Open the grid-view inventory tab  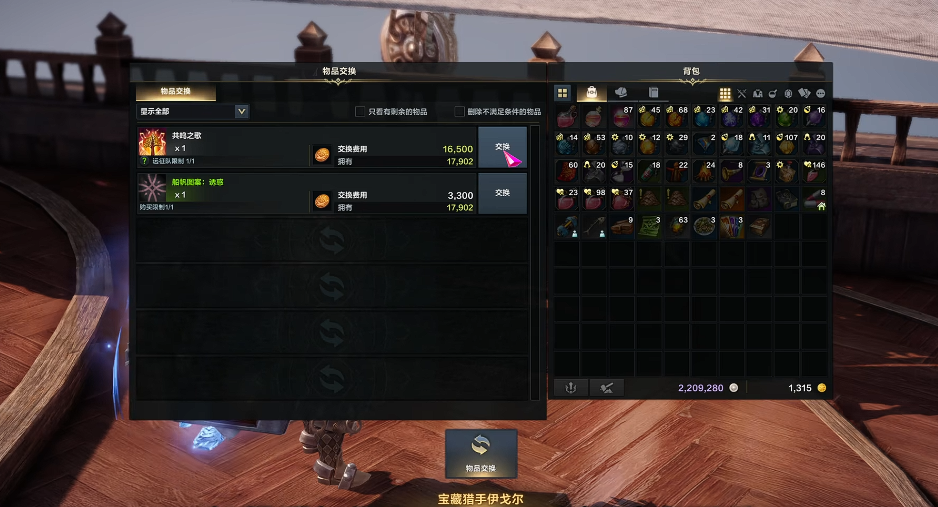[563, 93]
